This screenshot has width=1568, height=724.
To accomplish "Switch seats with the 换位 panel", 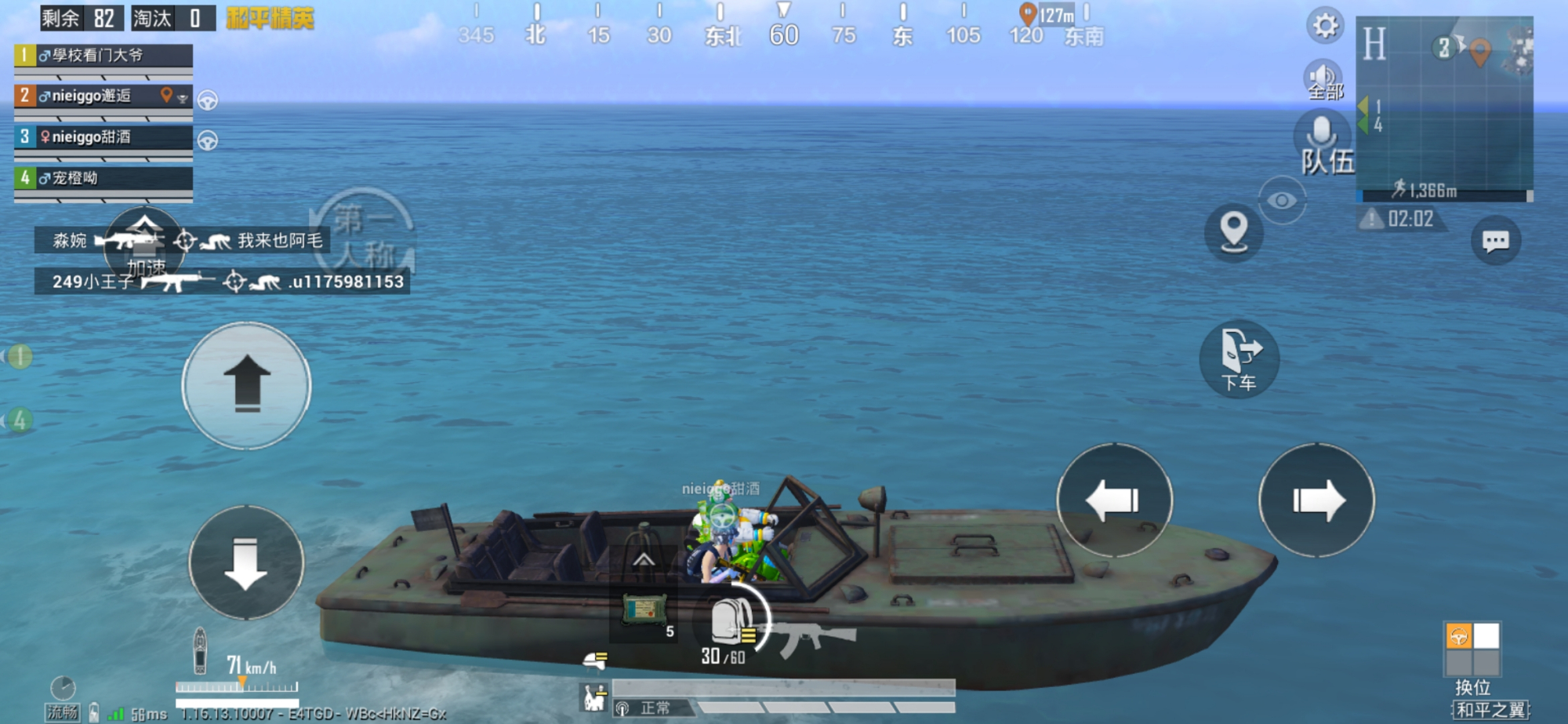I will coord(1472,650).
